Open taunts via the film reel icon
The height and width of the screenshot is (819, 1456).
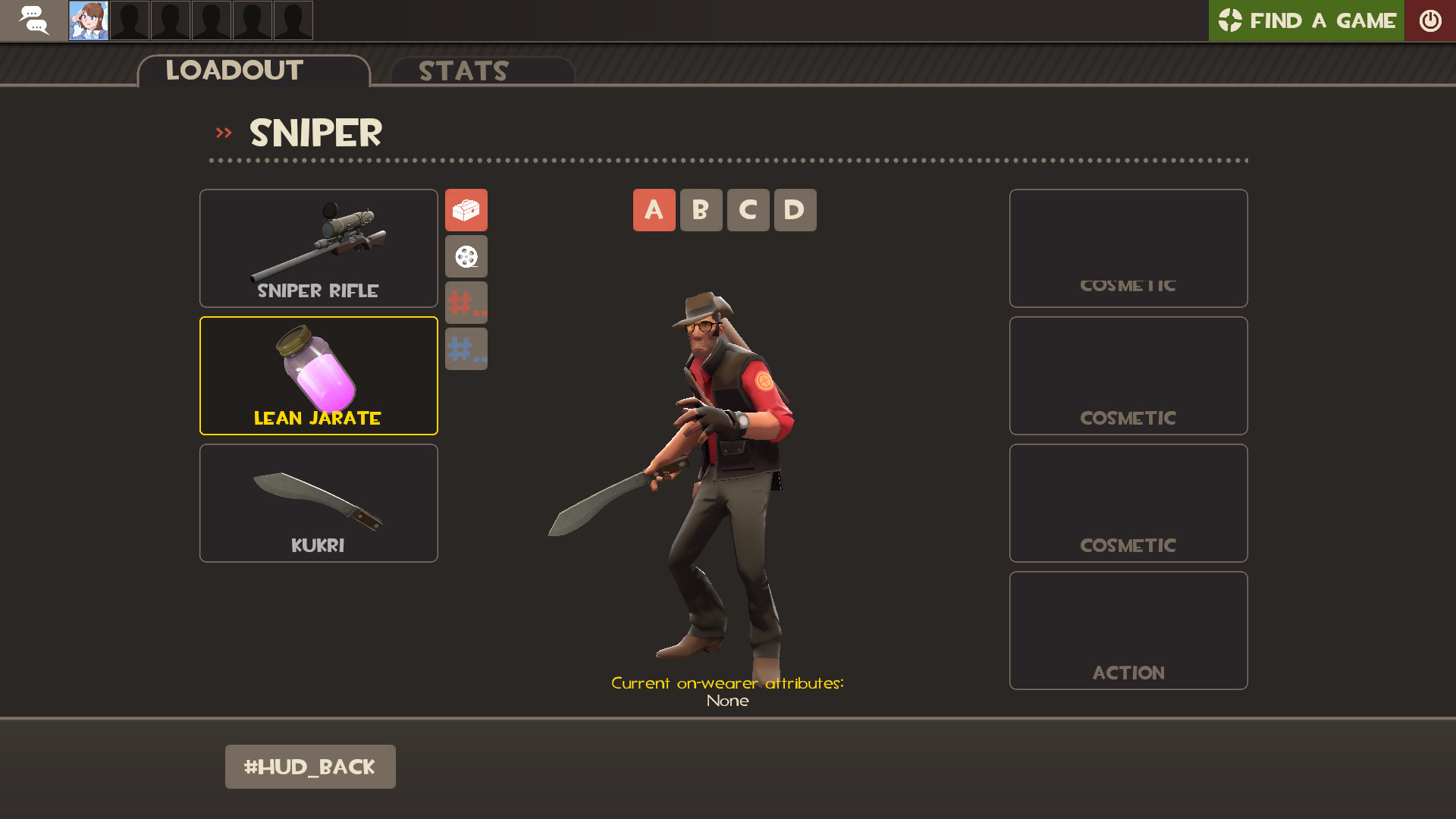[x=466, y=256]
